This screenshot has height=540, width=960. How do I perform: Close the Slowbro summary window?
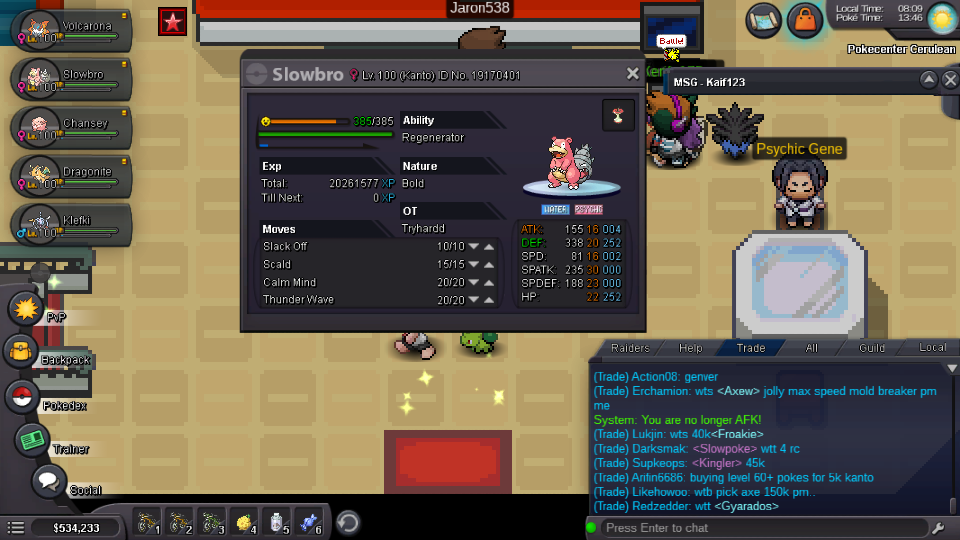tap(632, 74)
